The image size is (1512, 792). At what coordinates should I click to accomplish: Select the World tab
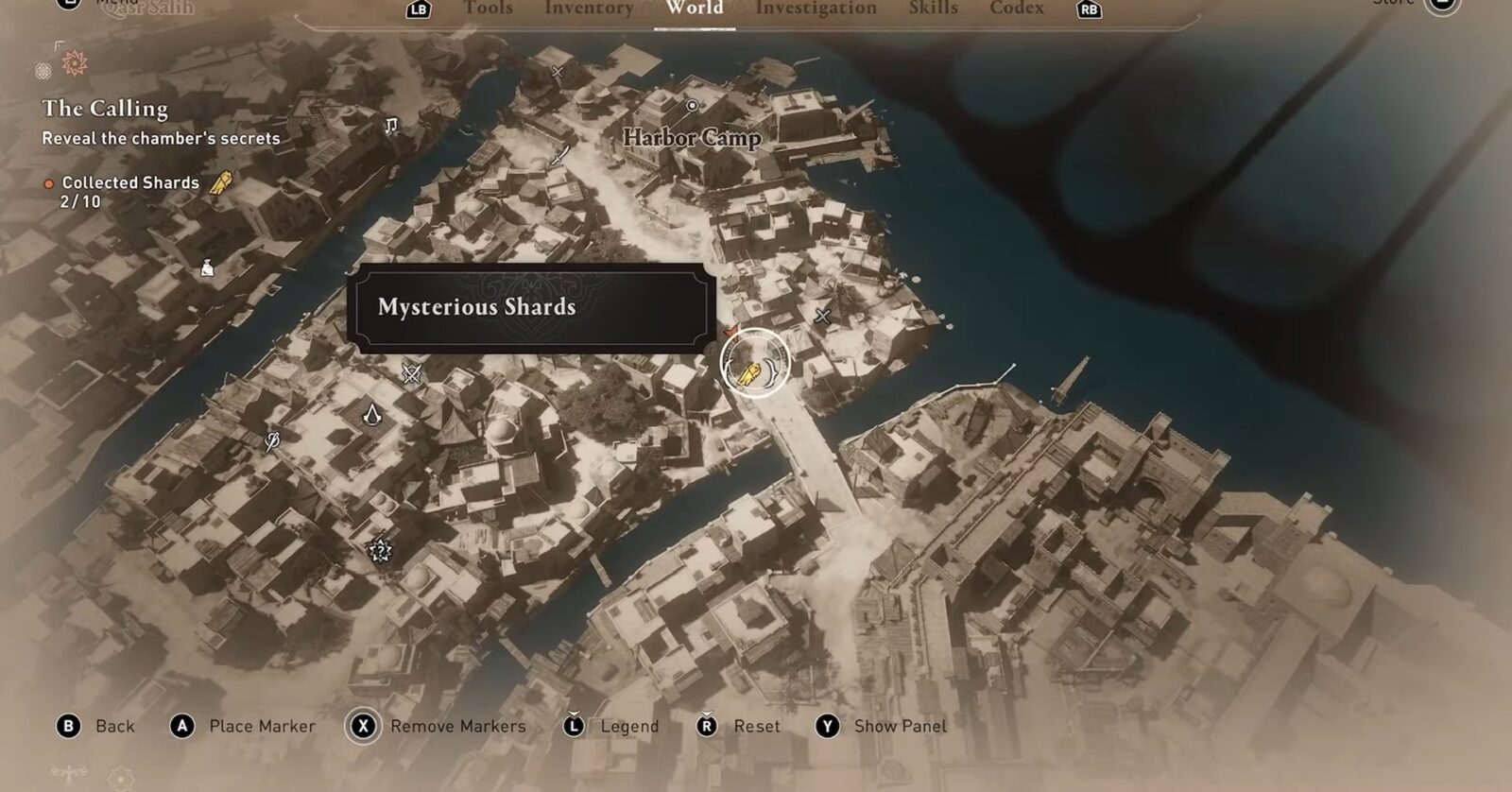pyautogui.click(x=694, y=9)
